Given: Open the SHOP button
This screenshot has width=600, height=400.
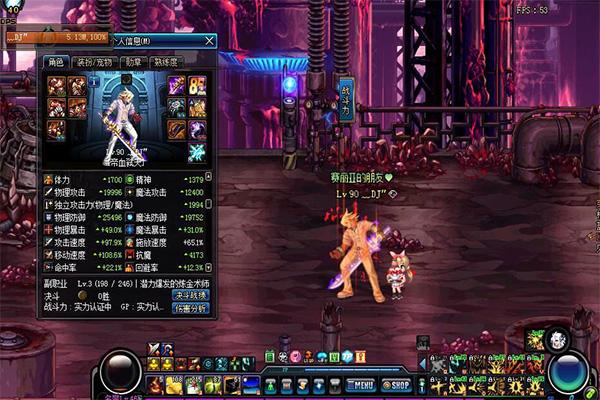Looking at the screenshot, I should (x=396, y=385).
